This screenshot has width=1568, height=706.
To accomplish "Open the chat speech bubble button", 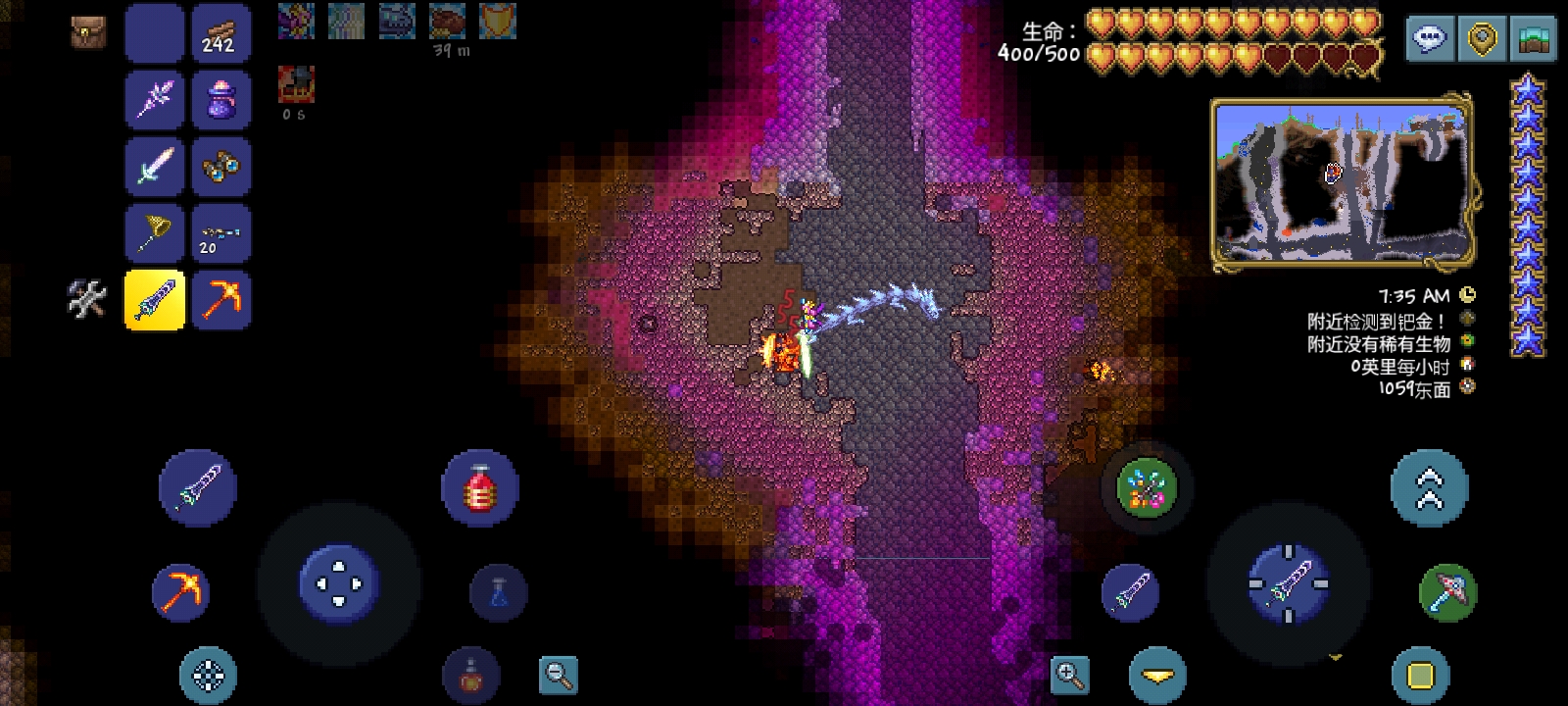I will (1430, 39).
